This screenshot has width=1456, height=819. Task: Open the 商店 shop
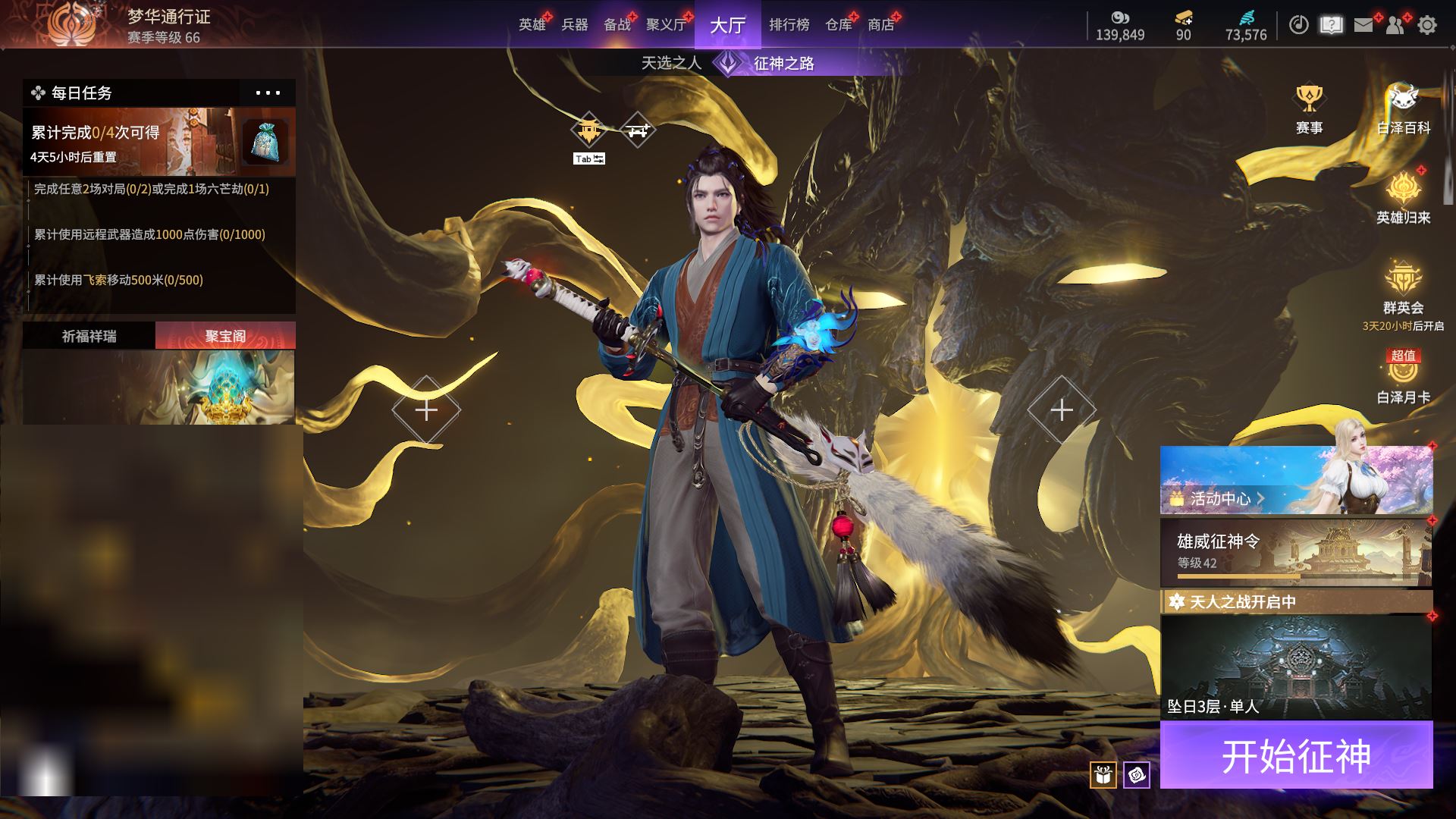tap(880, 25)
